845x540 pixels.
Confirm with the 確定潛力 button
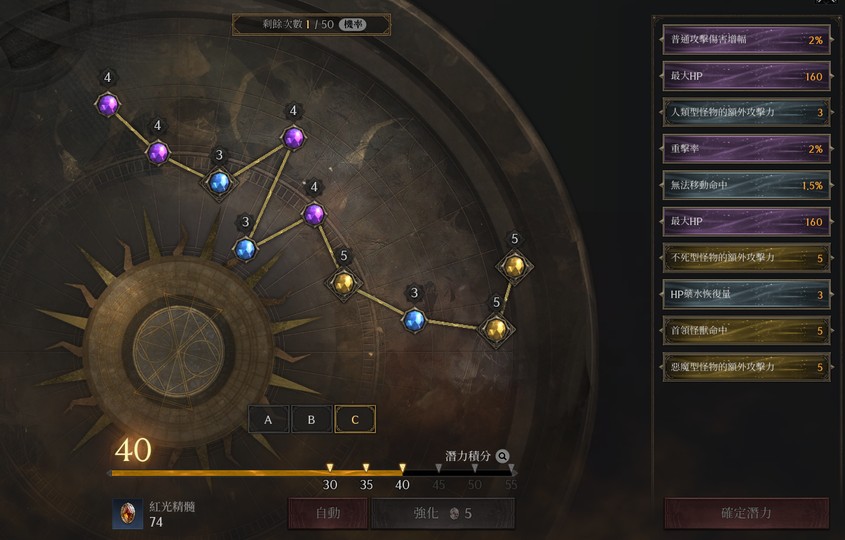point(746,513)
